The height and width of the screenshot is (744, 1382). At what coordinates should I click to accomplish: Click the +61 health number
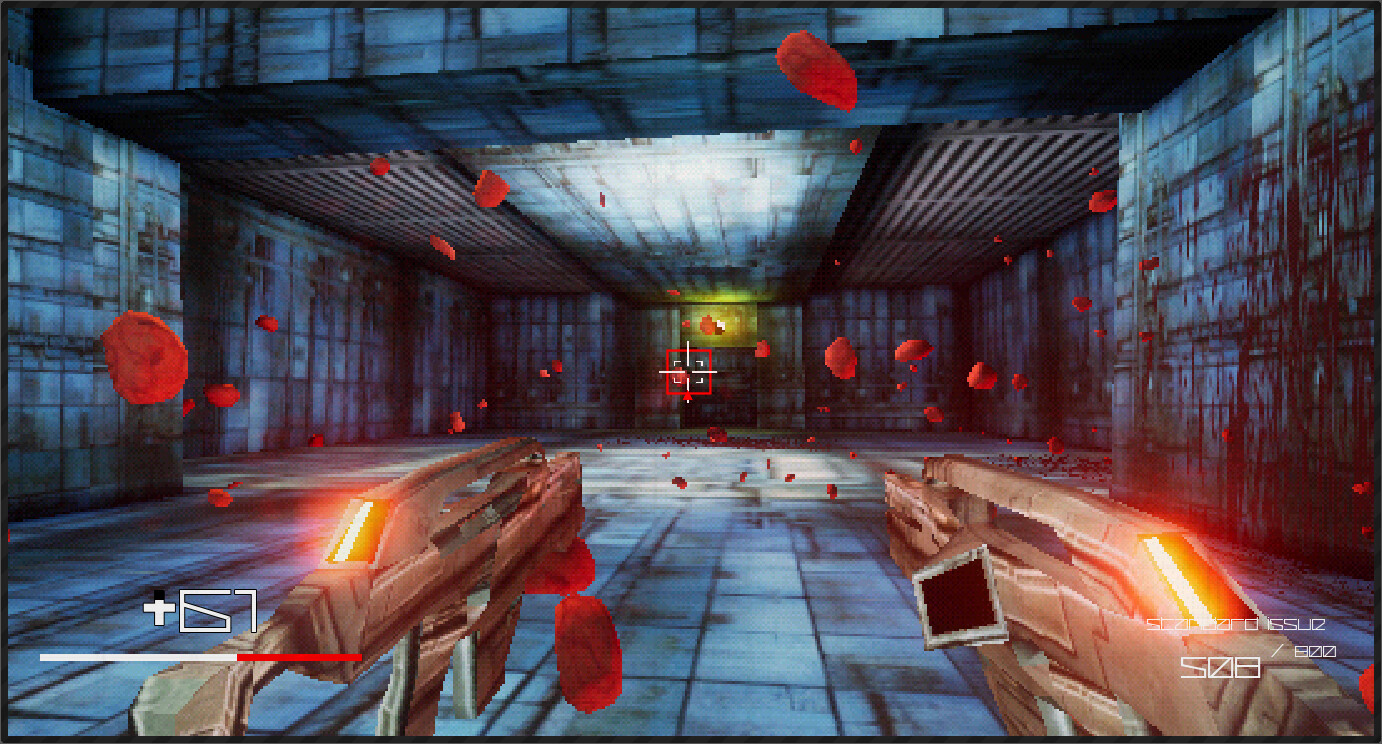pos(215,613)
